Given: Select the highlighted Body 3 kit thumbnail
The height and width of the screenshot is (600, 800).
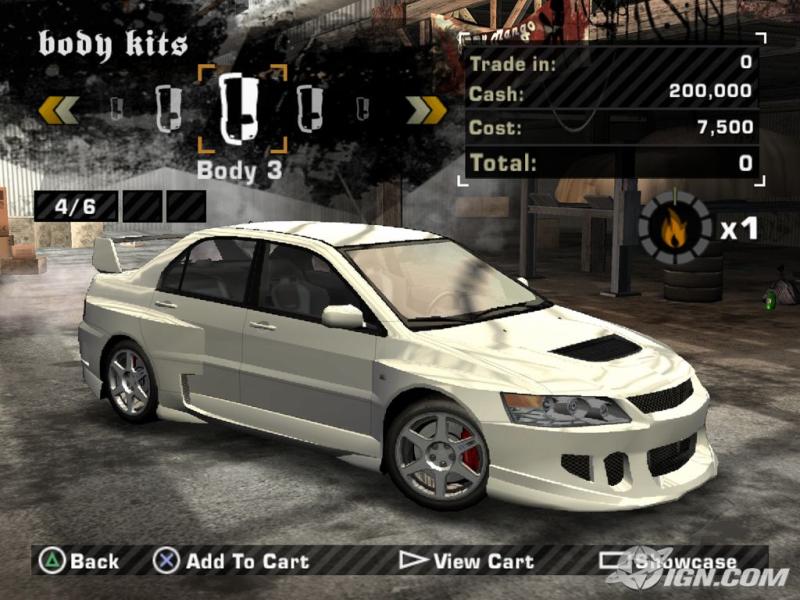Looking at the screenshot, I should point(240,108).
